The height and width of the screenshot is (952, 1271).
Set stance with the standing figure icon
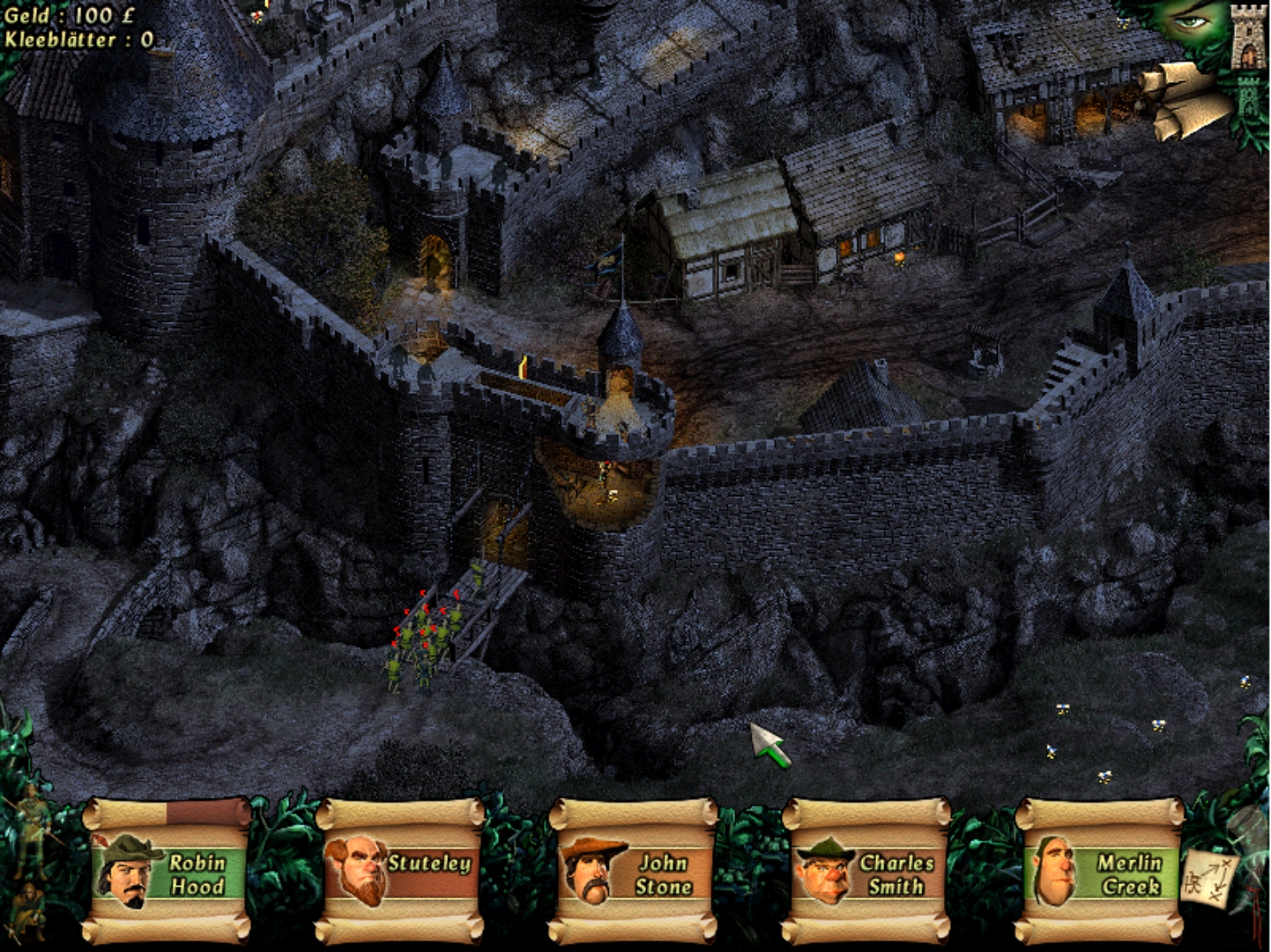tap(32, 827)
